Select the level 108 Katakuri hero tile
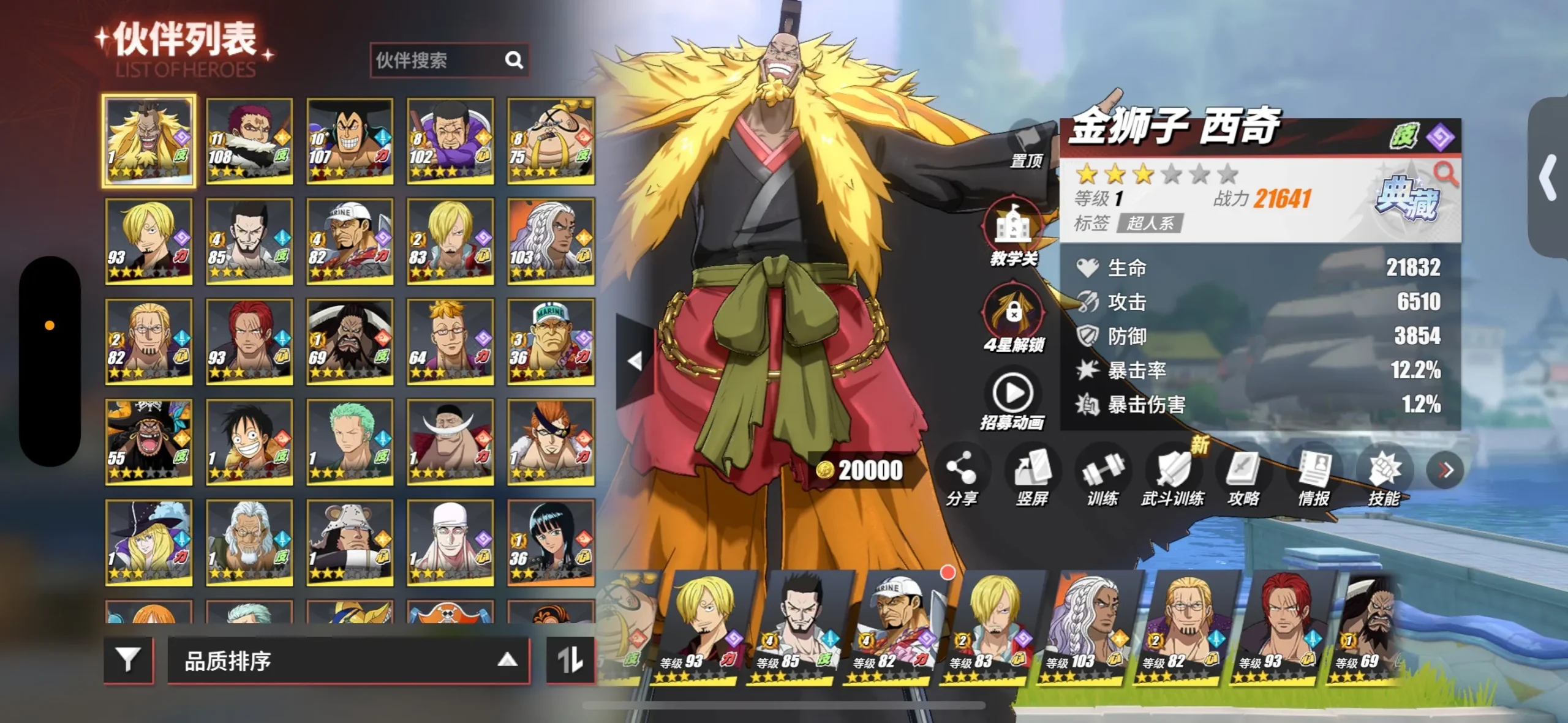The image size is (1568, 723). pyautogui.click(x=249, y=141)
